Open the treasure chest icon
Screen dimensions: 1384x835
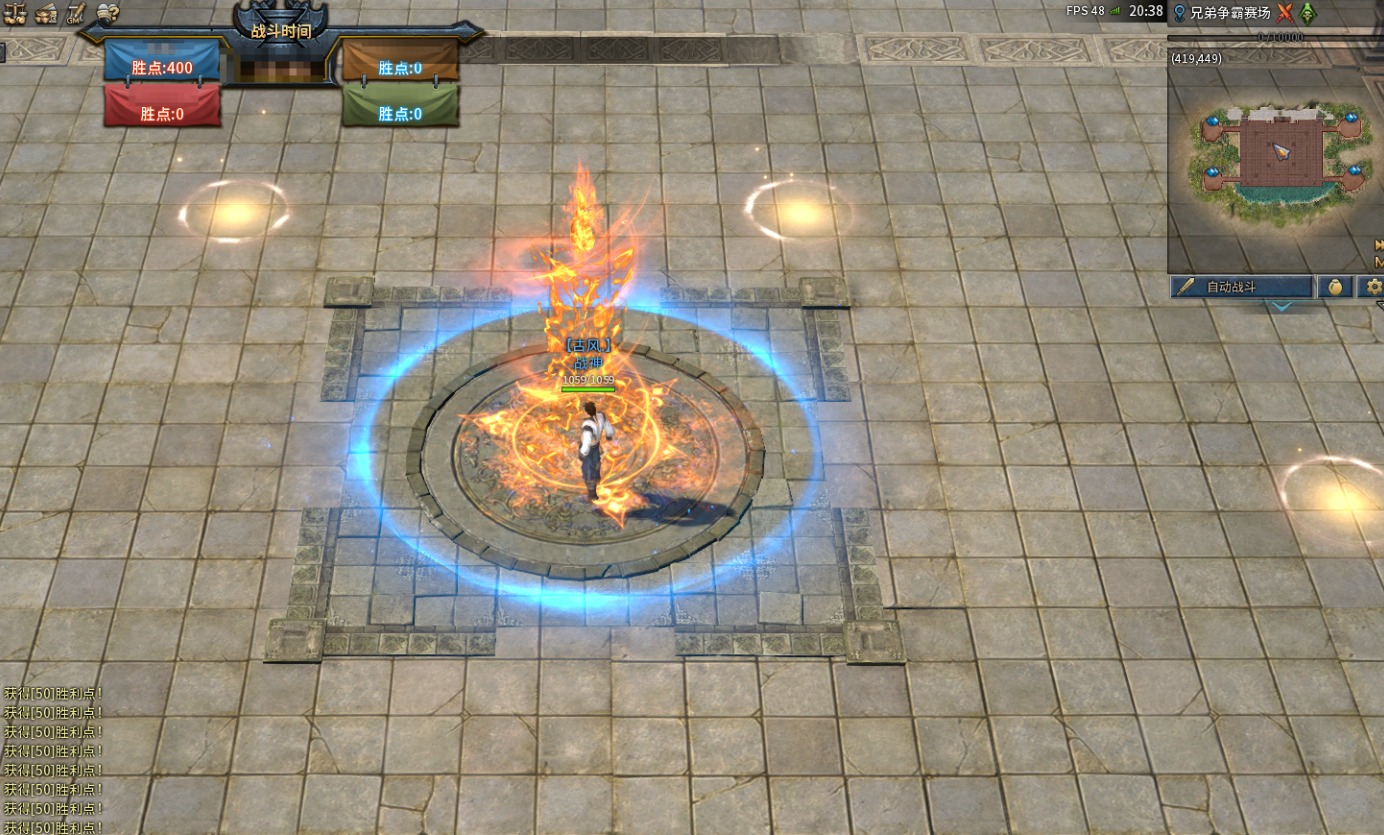(45, 13)
